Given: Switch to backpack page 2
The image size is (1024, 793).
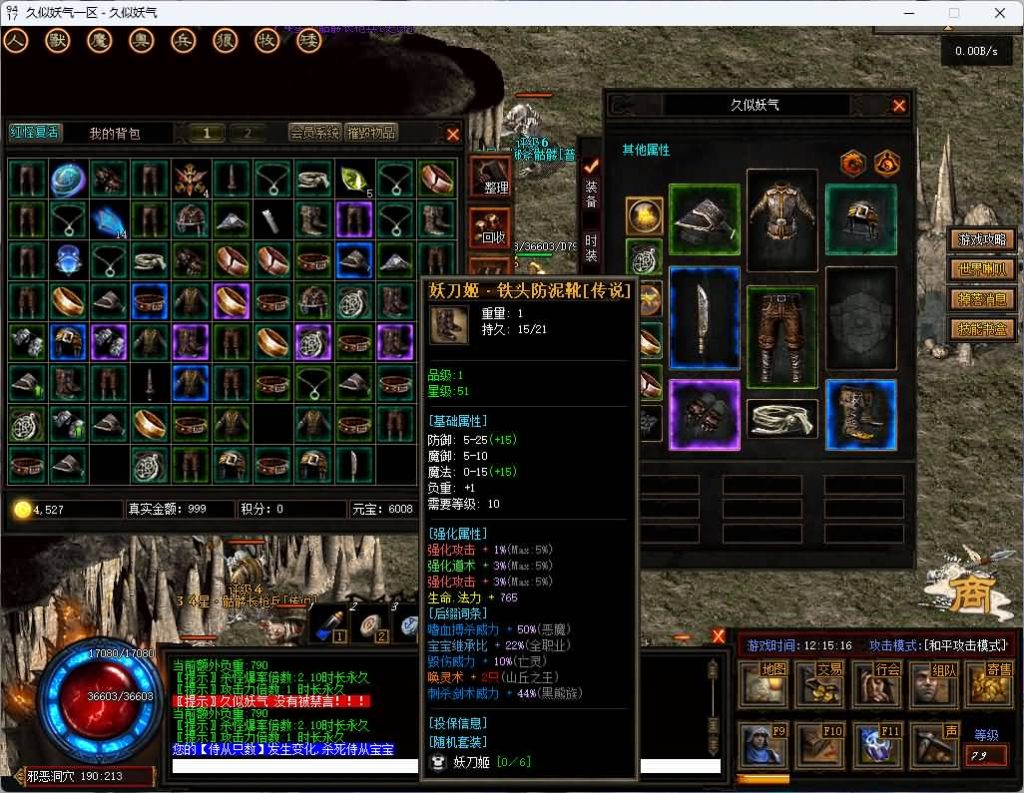Looking at the screenshot, I should coord(247,133).
